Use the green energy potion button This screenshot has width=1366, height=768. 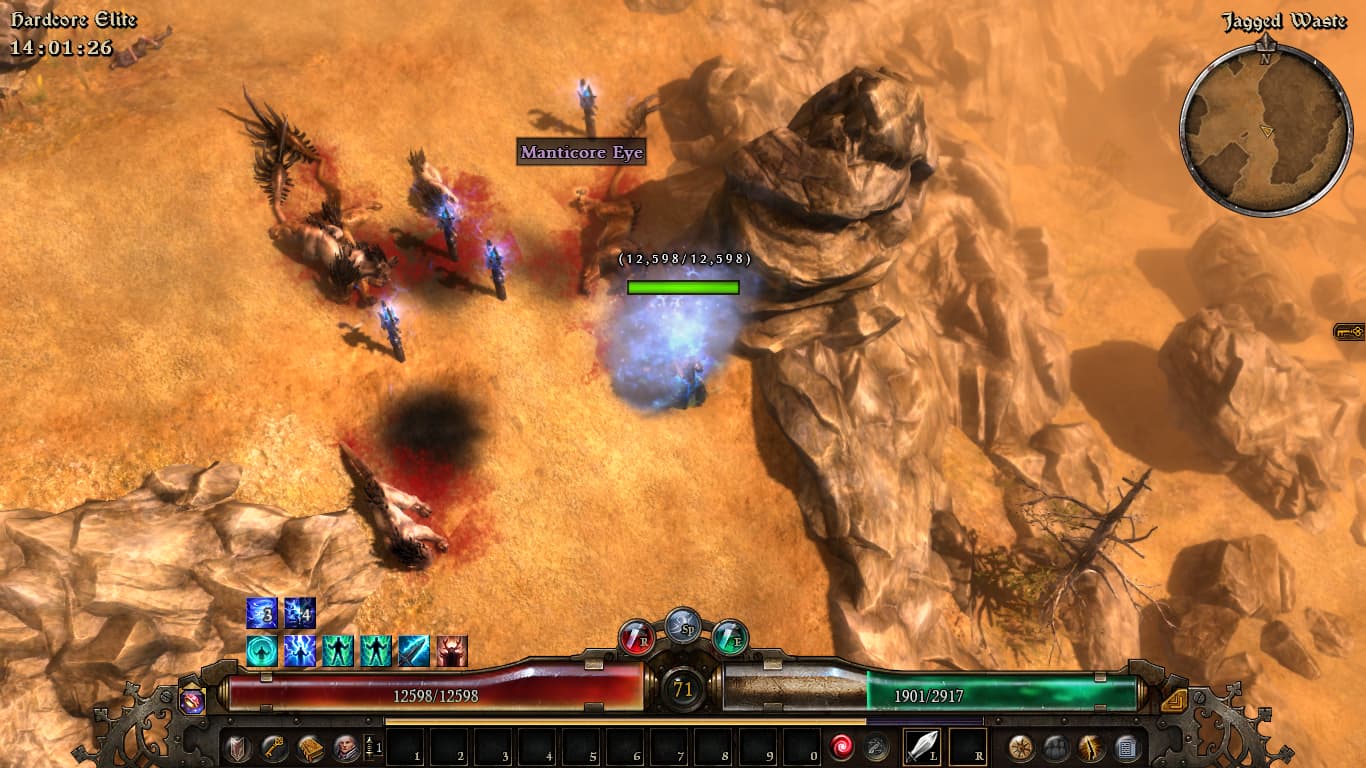pos(730,637)
